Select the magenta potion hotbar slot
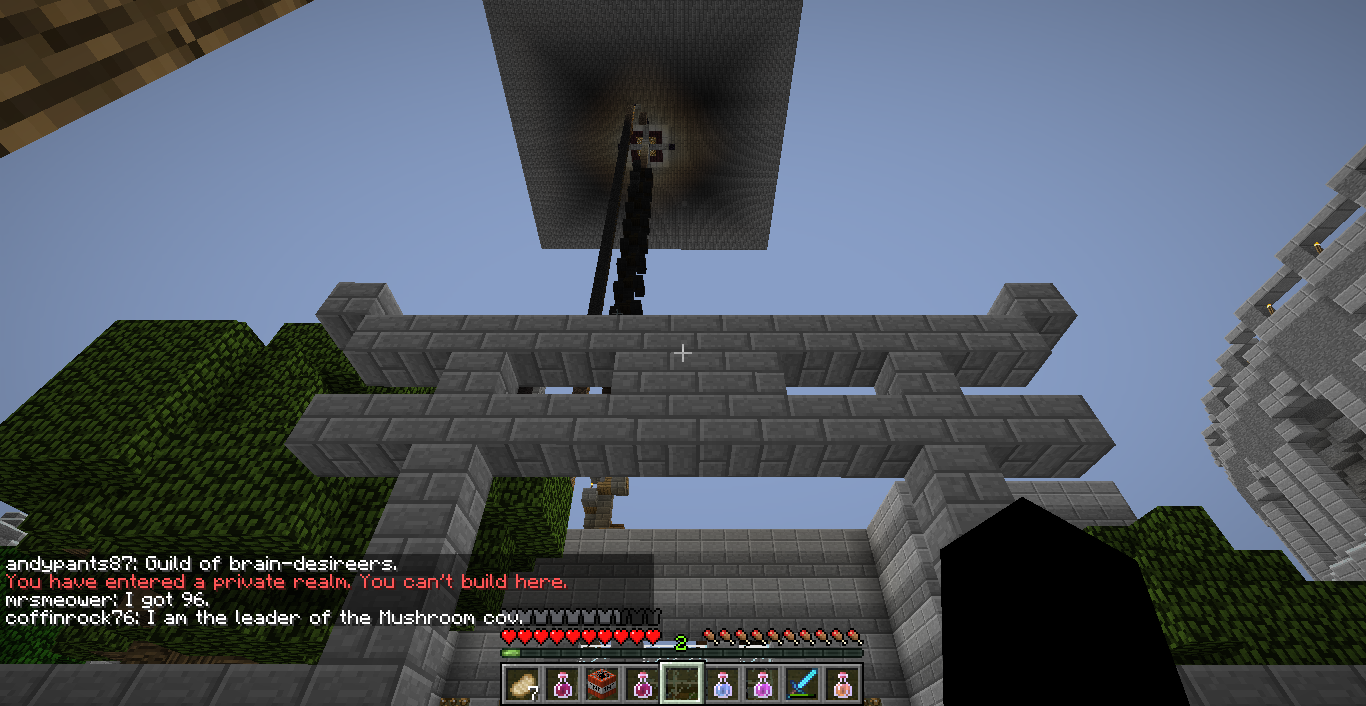The height and width of the screenshot is (706, 1366). (763, 684)
